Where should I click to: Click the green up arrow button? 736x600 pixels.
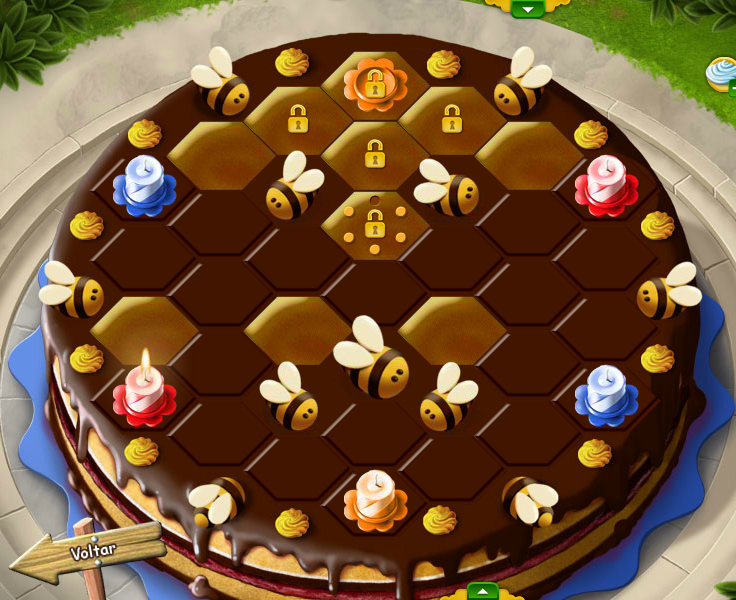tap(483, 591)
